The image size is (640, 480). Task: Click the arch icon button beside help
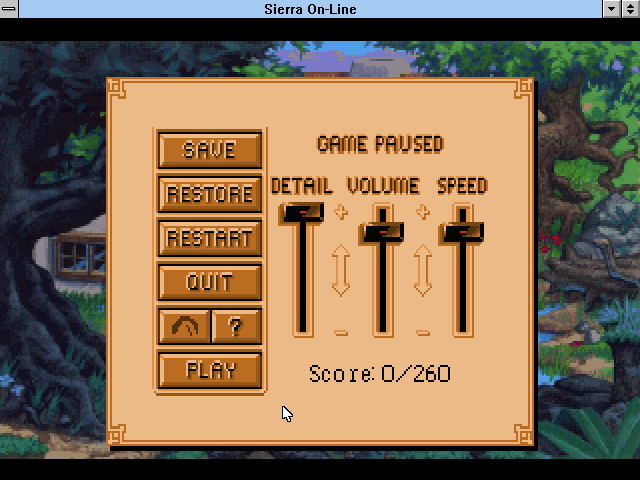pyautogui.click(x=185, y=326)
